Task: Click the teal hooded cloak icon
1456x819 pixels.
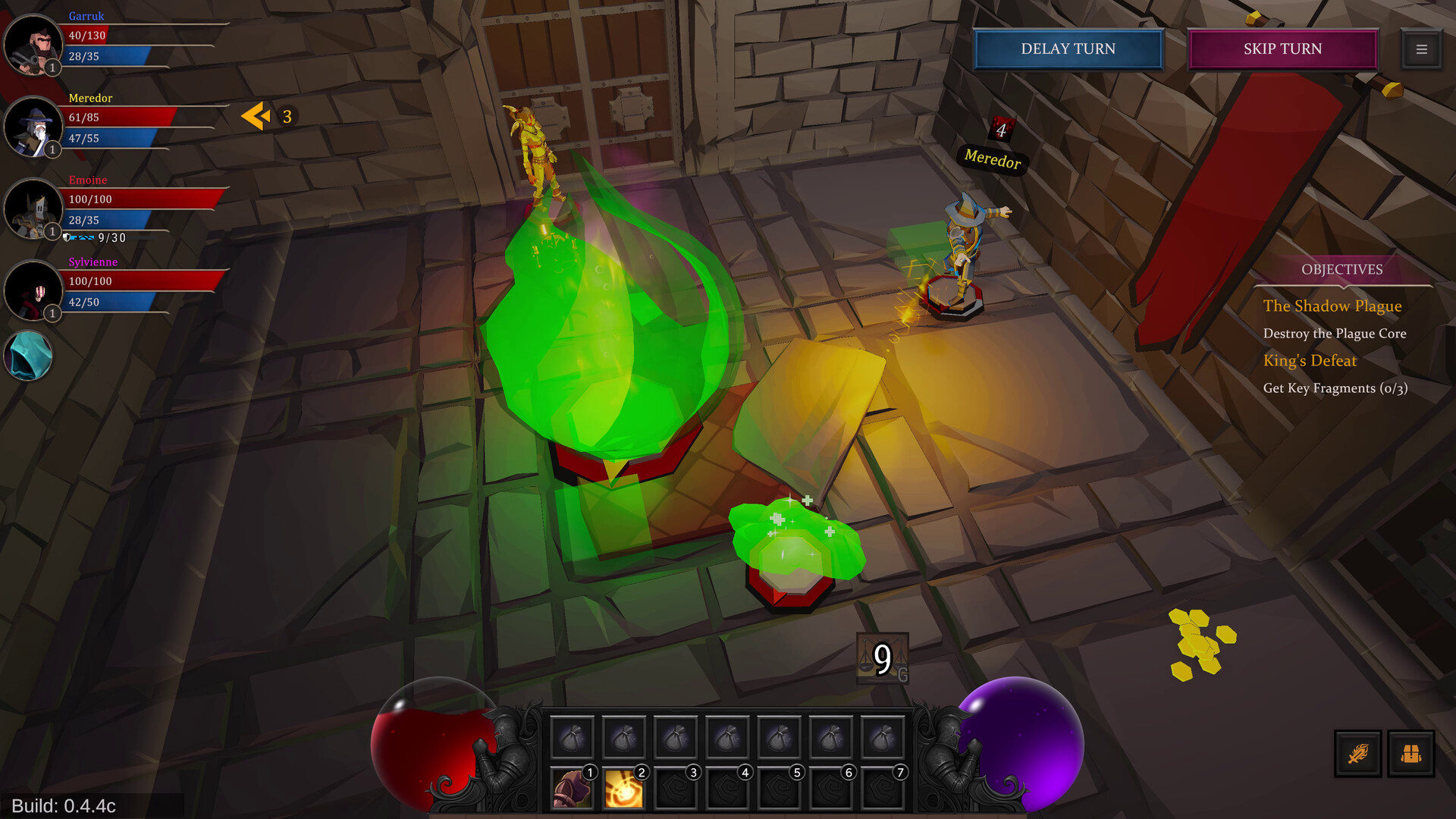Action: (29, 355)
